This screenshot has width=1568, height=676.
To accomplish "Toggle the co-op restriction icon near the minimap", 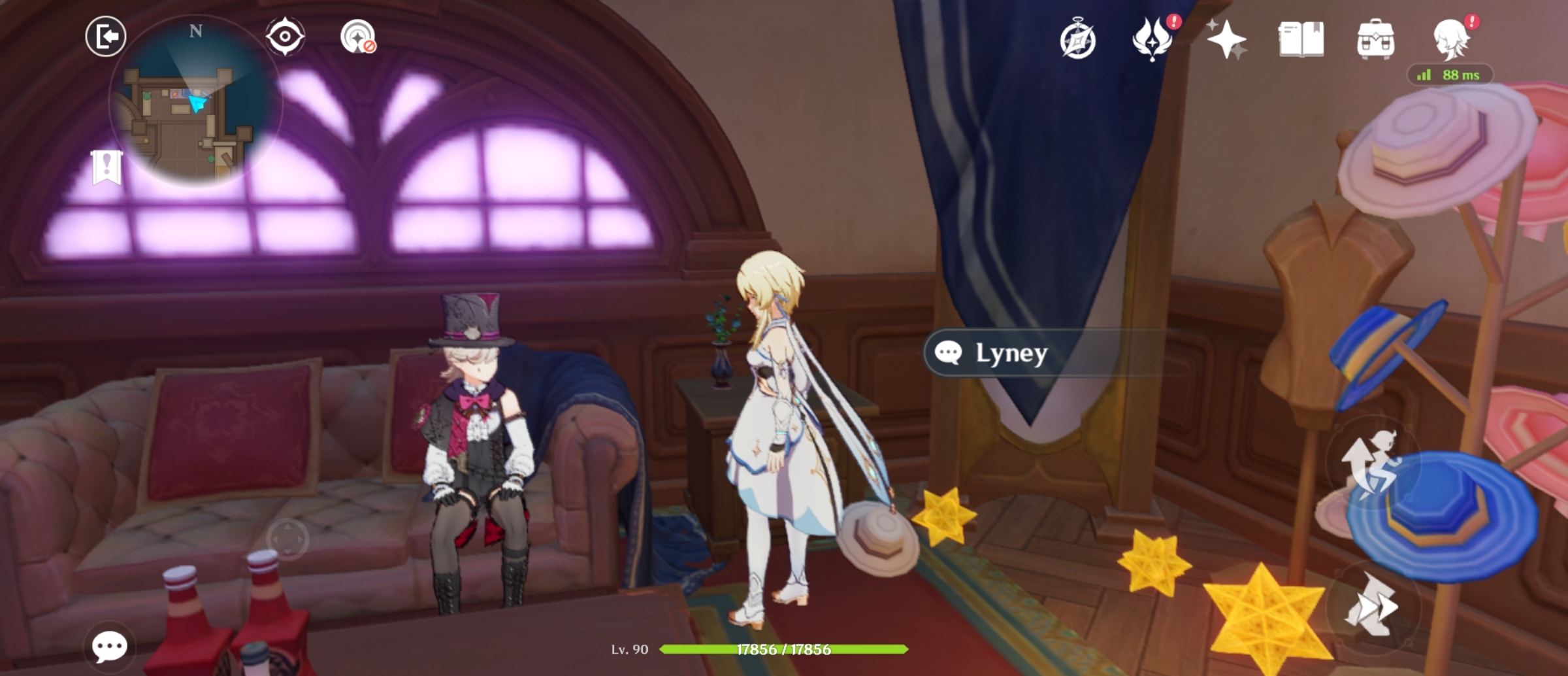I will (356, 37).
